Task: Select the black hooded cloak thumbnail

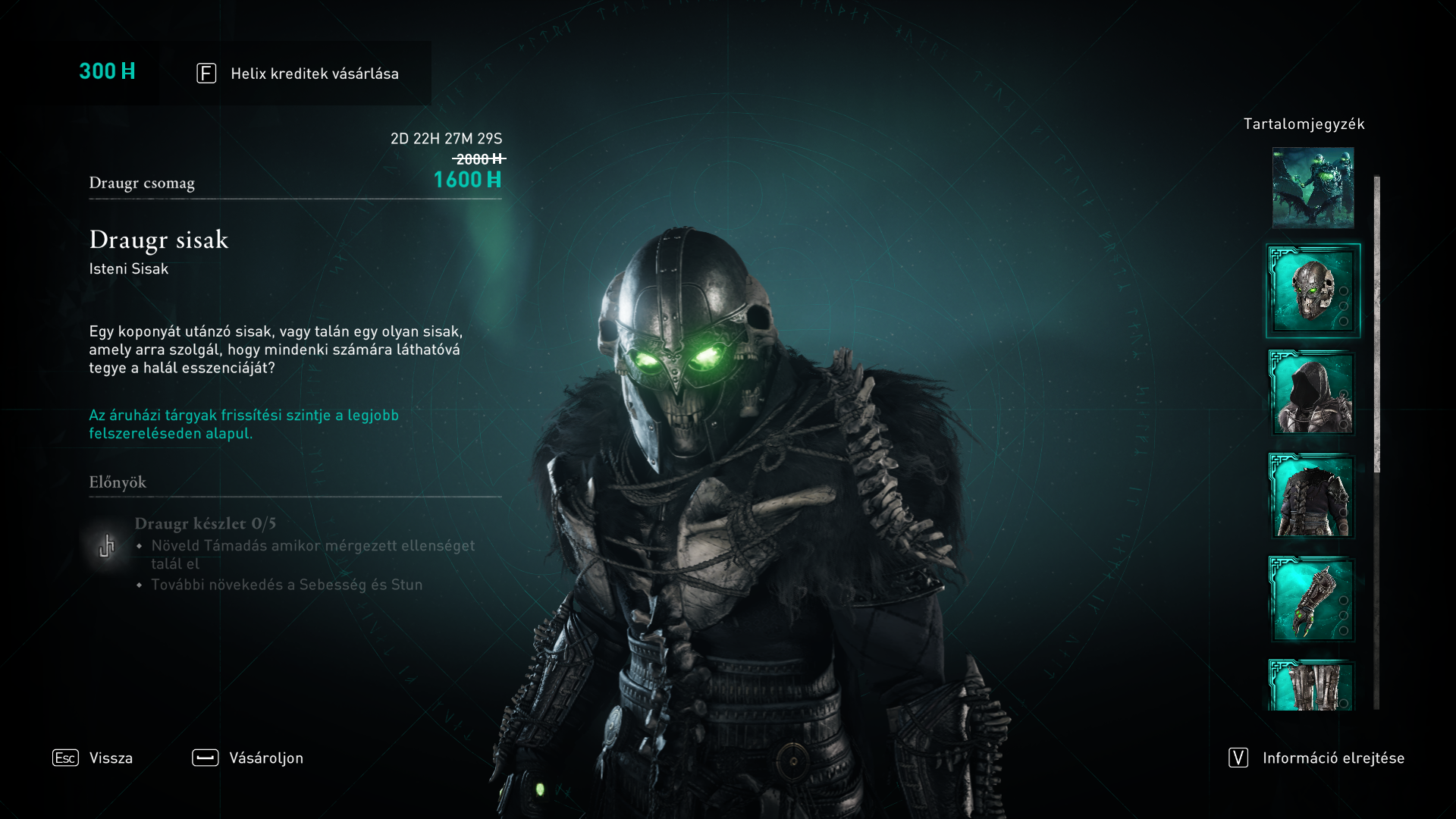Action: point(1313,393)
